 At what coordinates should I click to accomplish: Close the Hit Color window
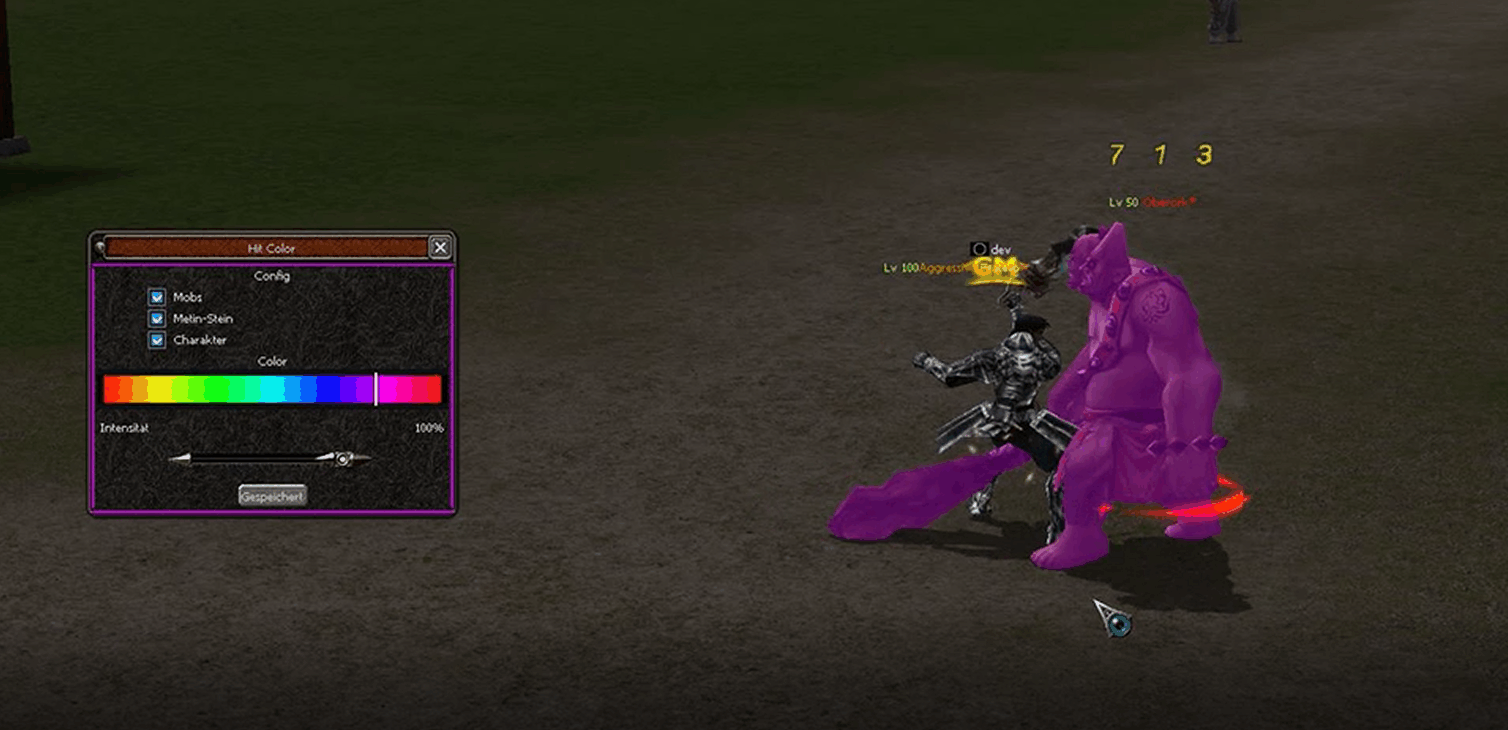(439, 247)
